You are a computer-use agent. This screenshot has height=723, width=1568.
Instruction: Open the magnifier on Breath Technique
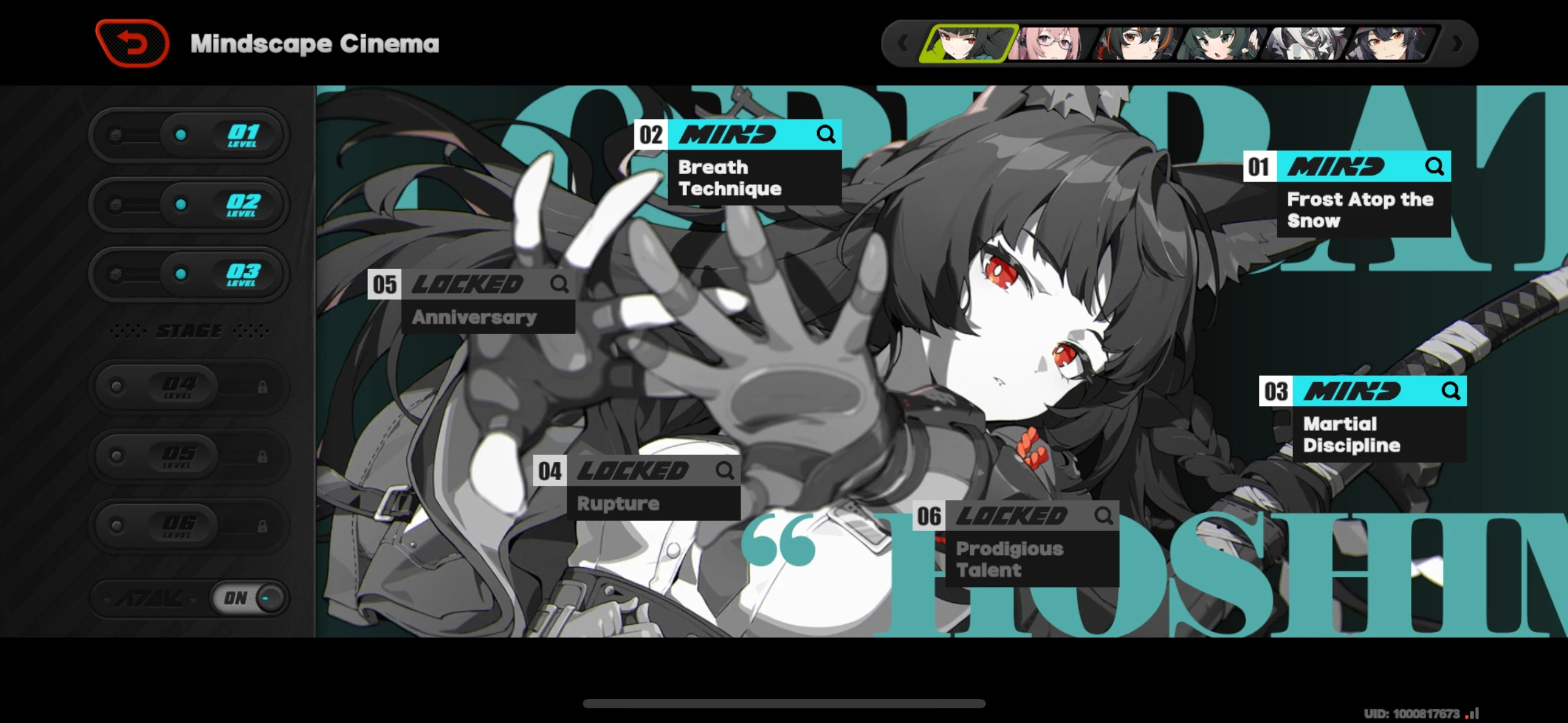click(826, 134)
